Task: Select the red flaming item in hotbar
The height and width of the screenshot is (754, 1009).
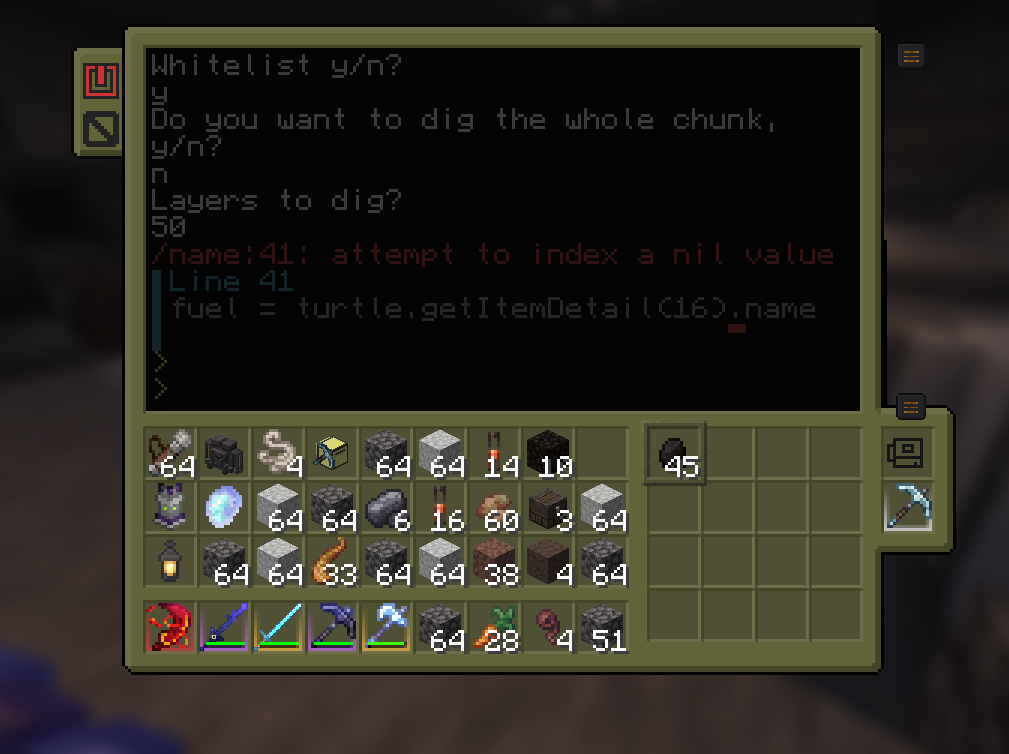Action: [x=171, y=627]
